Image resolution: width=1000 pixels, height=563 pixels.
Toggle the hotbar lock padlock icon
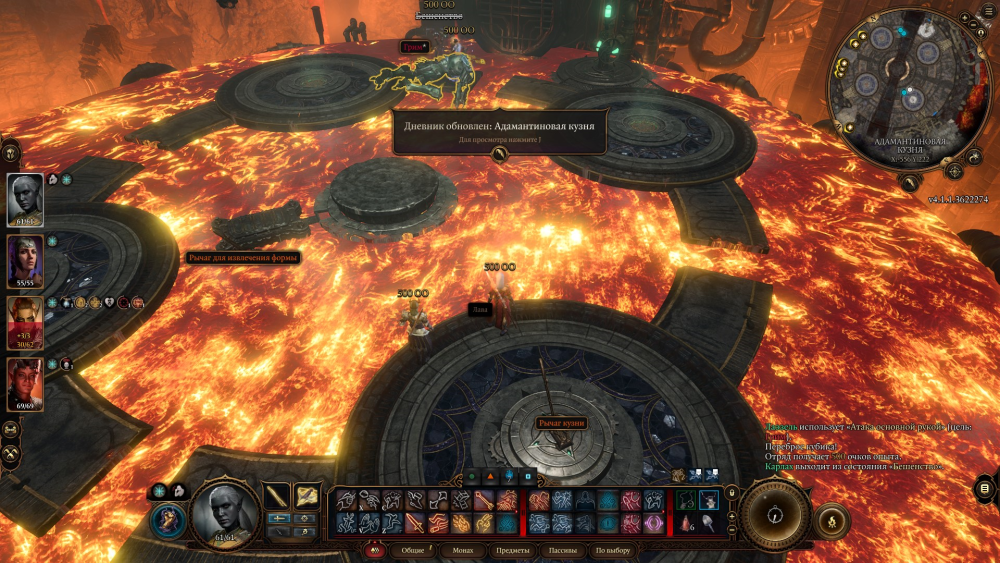tap(731, 492)
